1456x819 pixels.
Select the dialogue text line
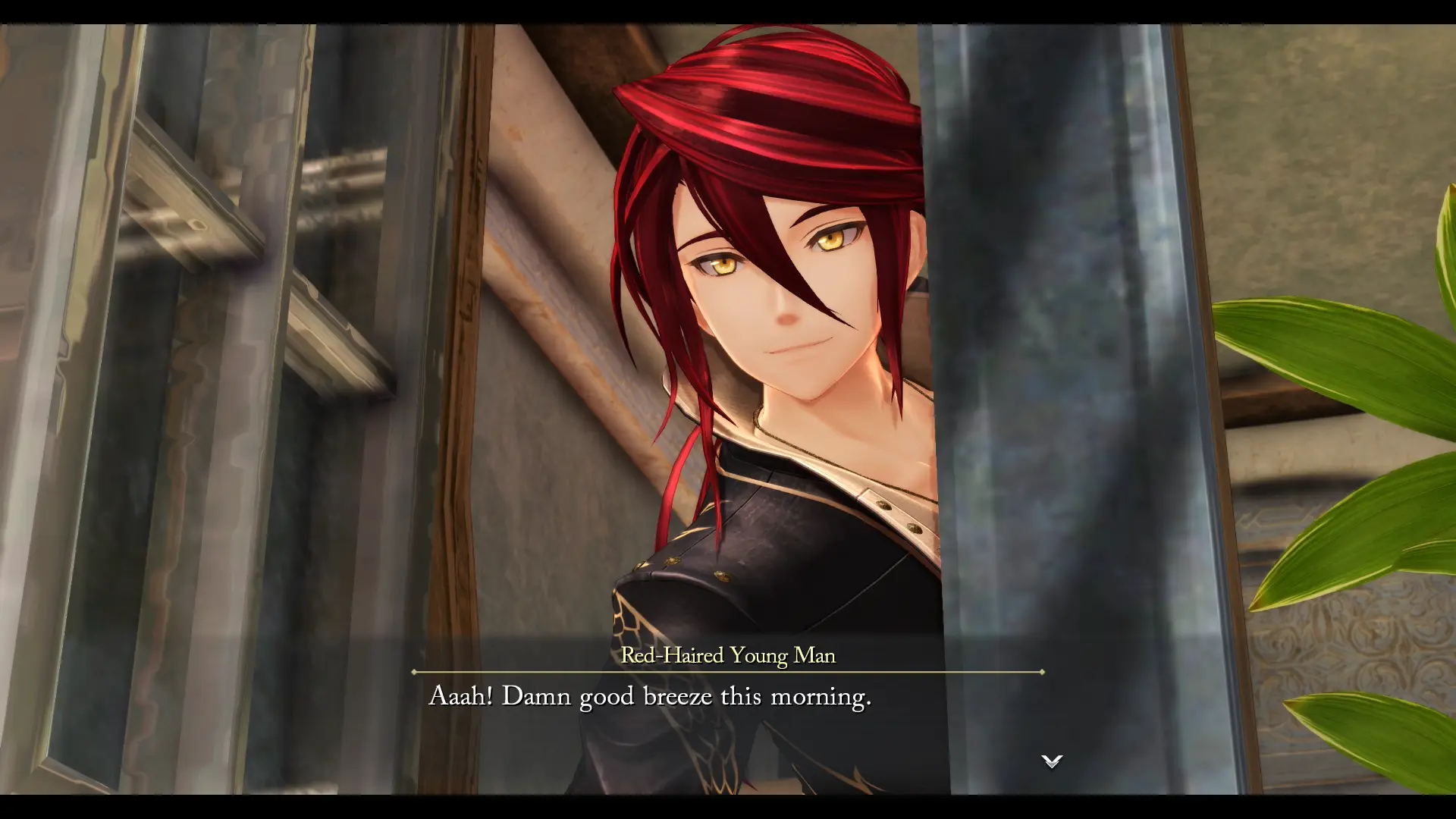pos(651,696)
